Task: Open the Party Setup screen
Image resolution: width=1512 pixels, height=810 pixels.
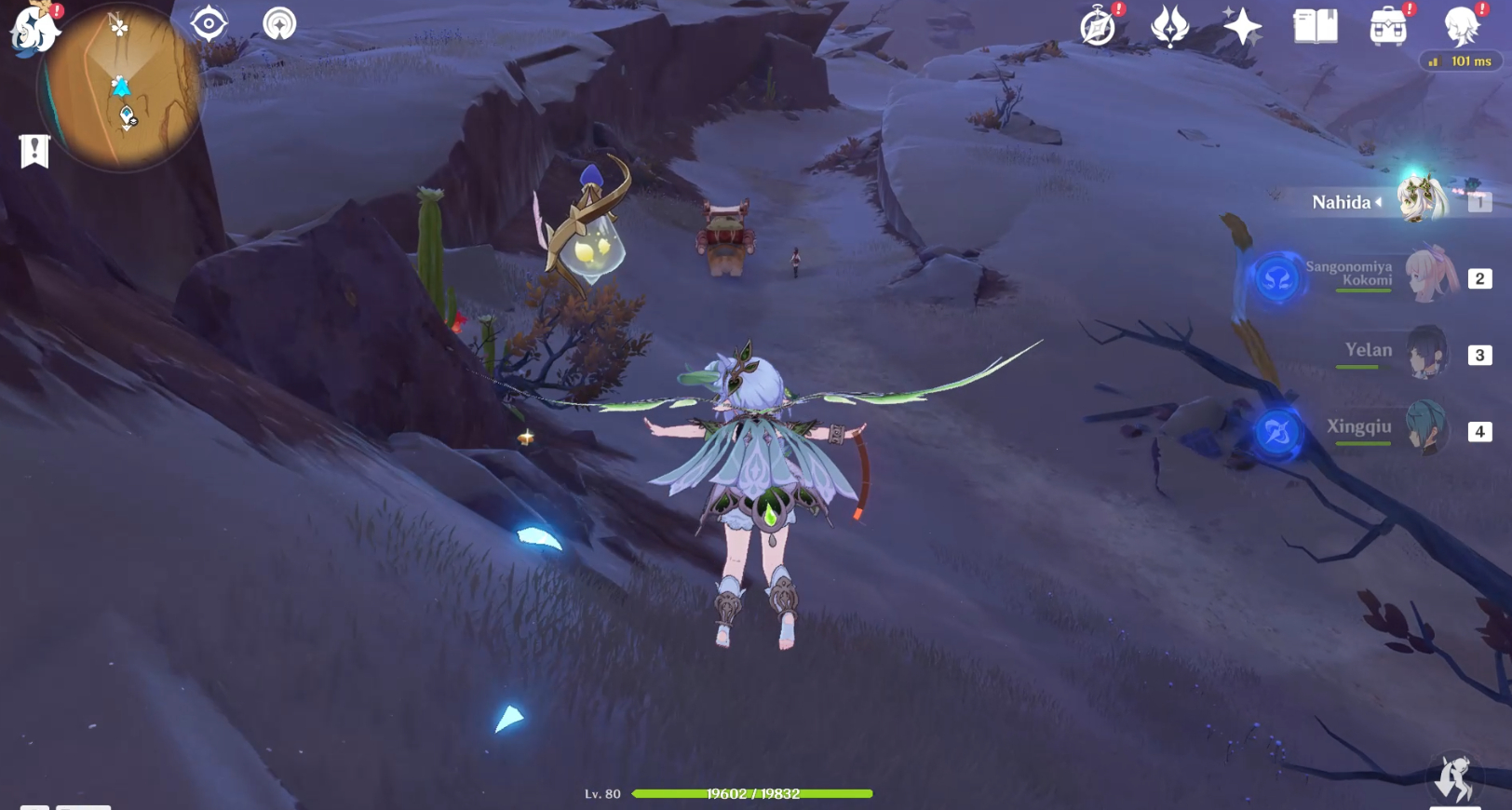Action: [x=1168, y=26]
